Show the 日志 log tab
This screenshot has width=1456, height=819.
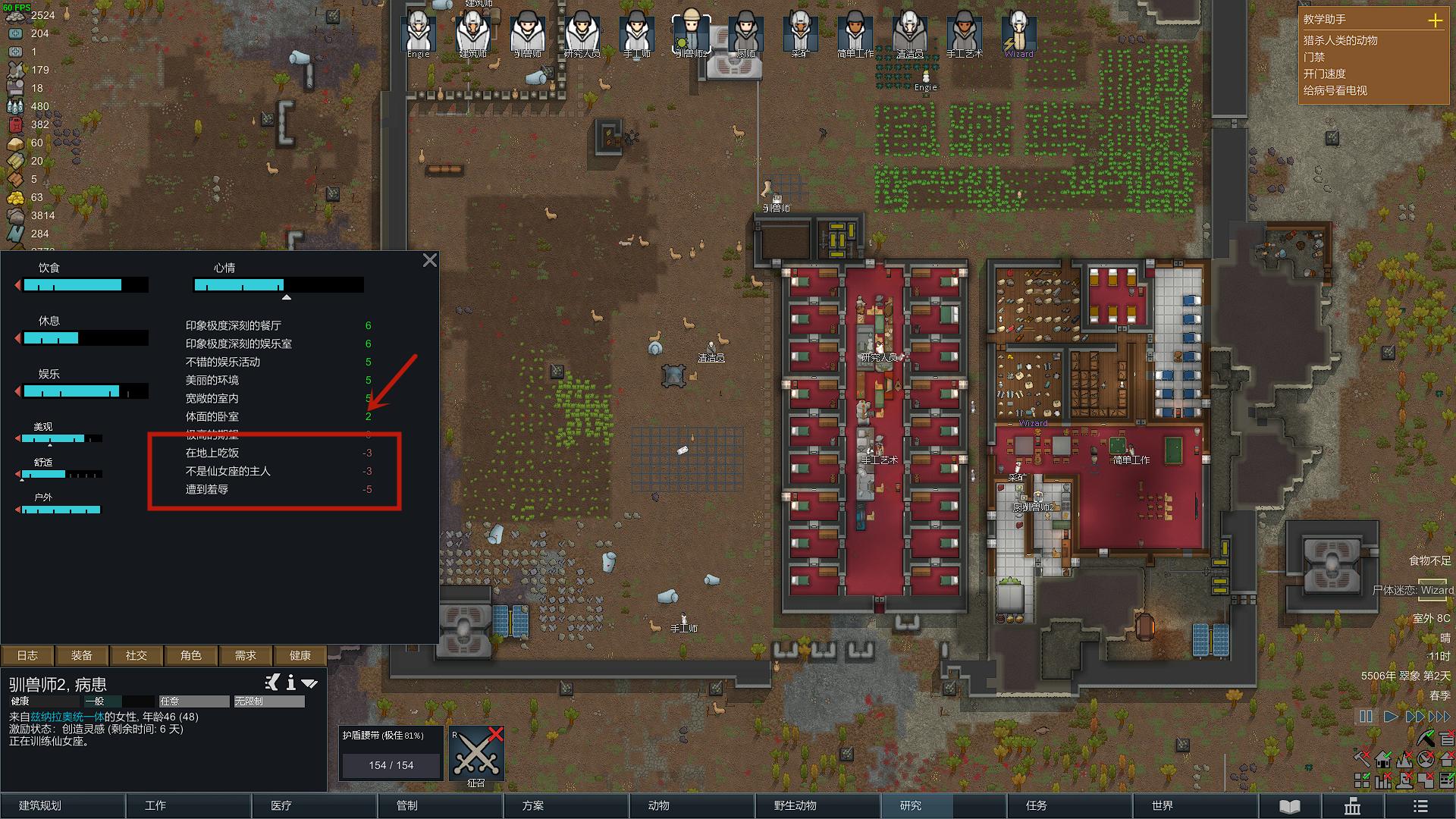click(27, 655)
